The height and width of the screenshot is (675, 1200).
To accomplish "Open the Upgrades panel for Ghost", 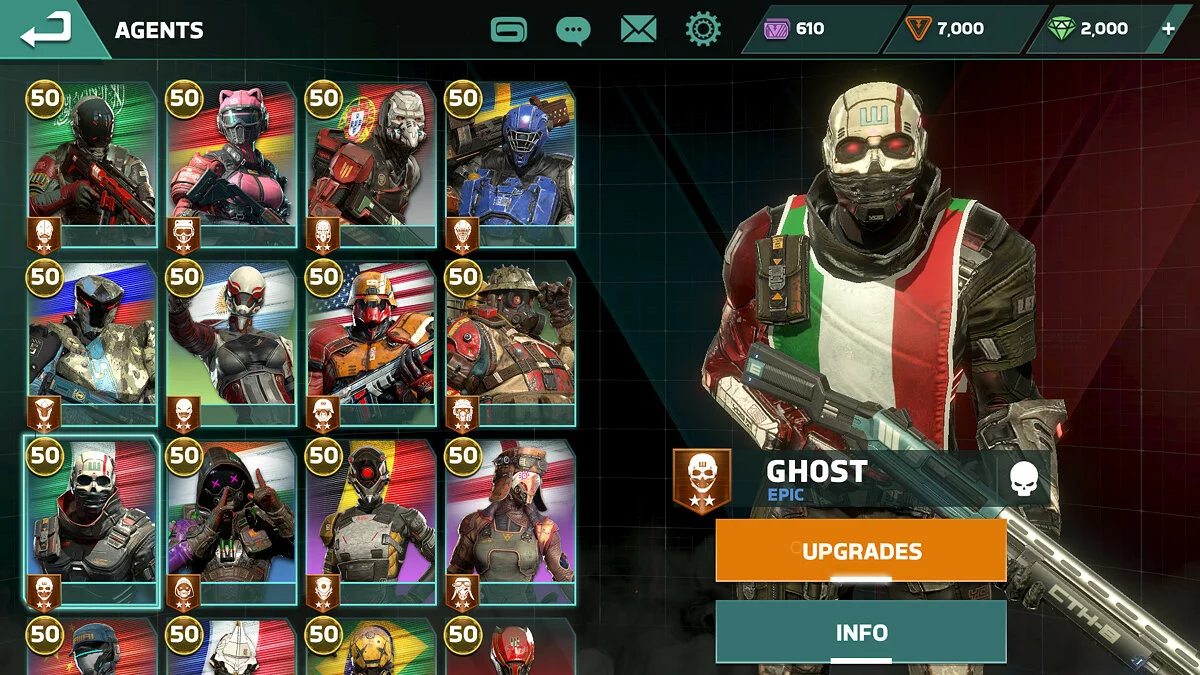I will pyautogui.click(x=861, y=550).
